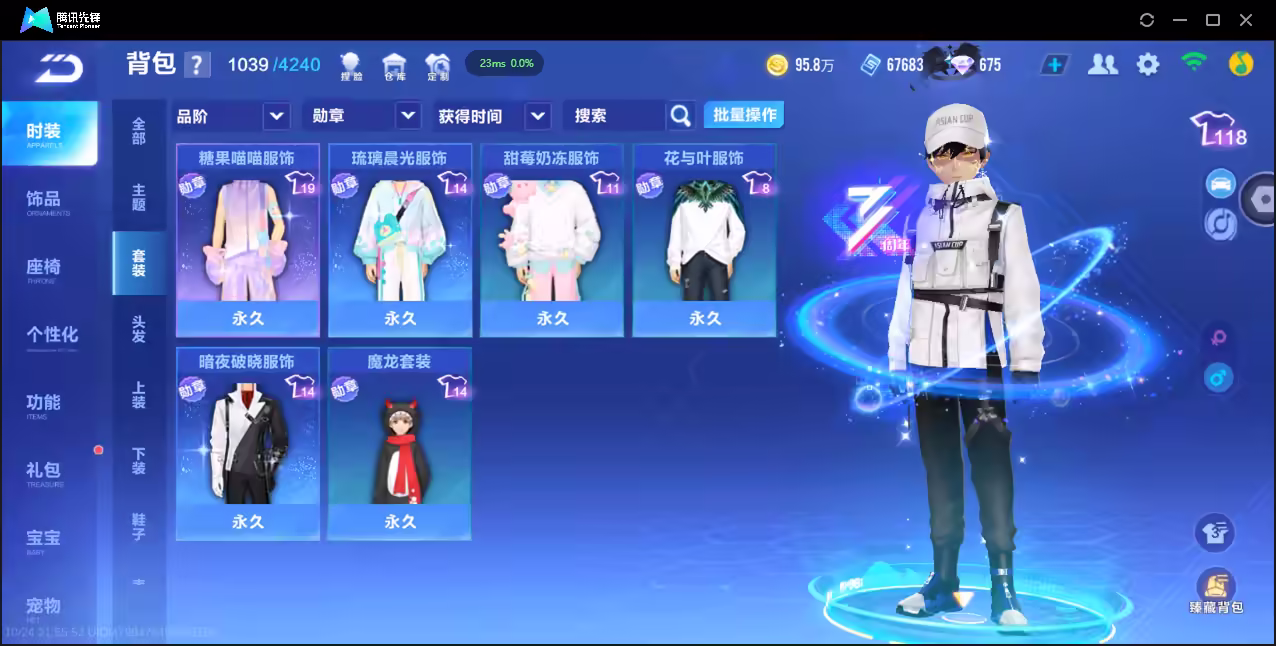The width and height of the screenshot is (1276, 646).
Task: Pick the 花与叶服饰 outfit card
Action: [x=704, y=240]
